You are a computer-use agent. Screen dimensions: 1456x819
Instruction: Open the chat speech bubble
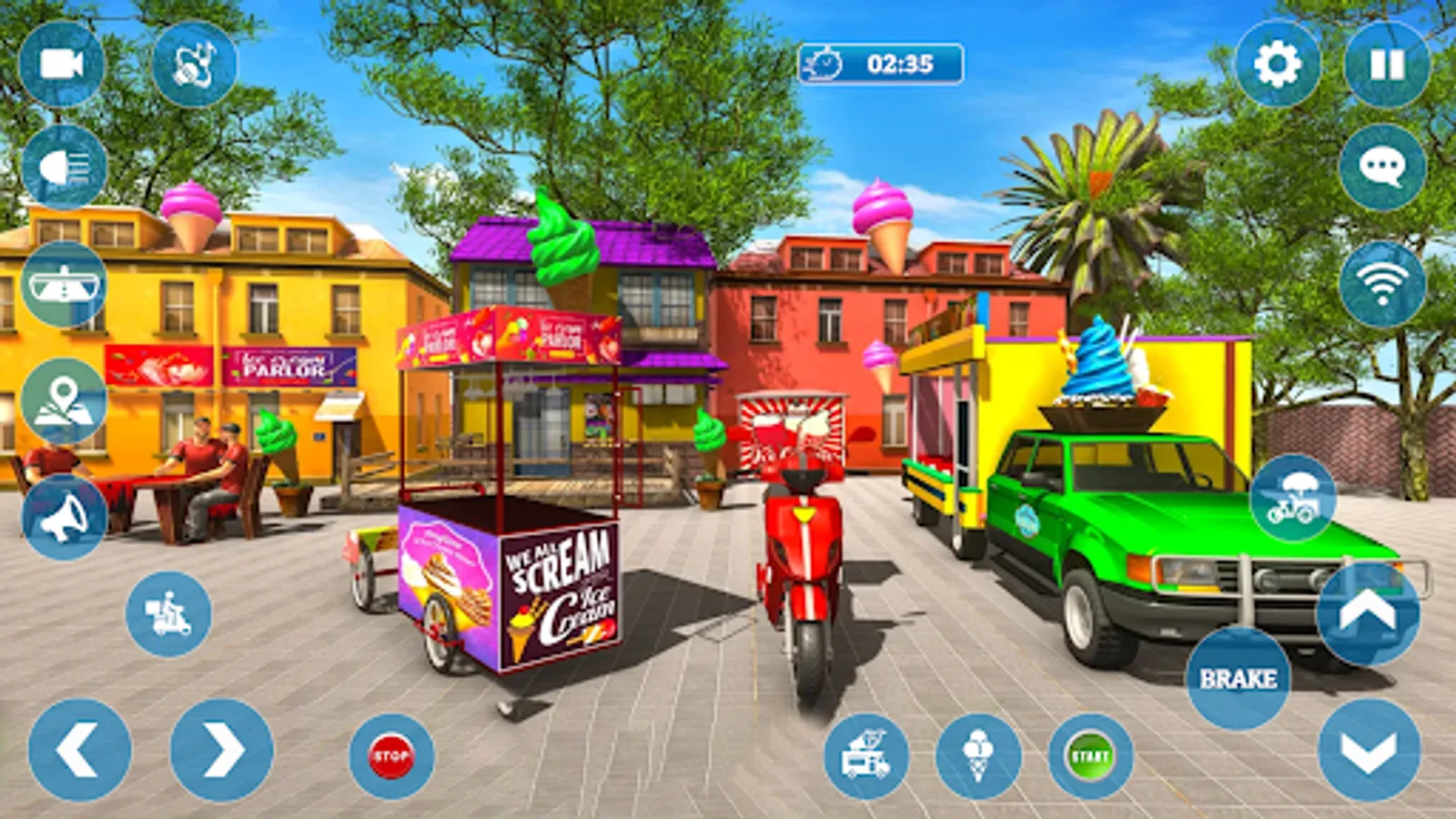point(1382,167)
